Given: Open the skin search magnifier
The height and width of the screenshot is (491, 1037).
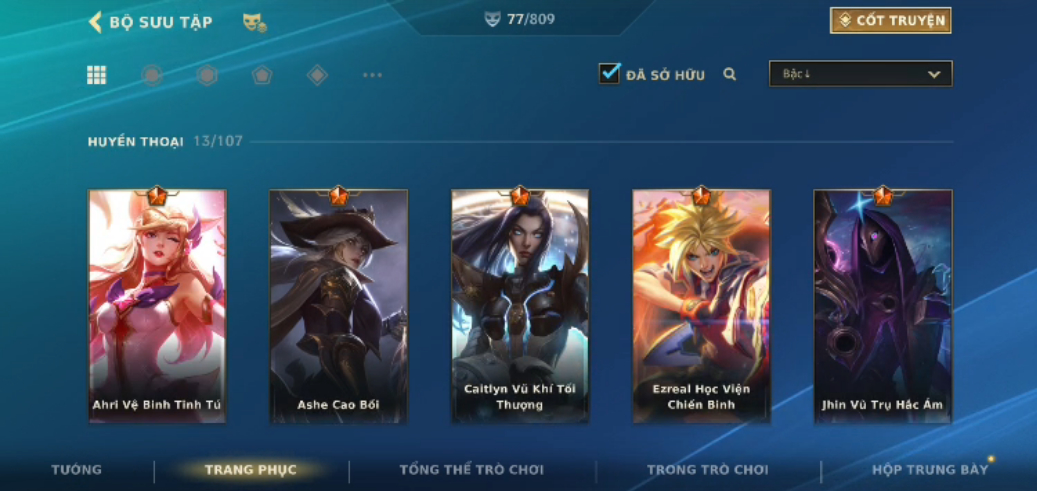Looking at the screenshot, I should [x=730, y=74].
